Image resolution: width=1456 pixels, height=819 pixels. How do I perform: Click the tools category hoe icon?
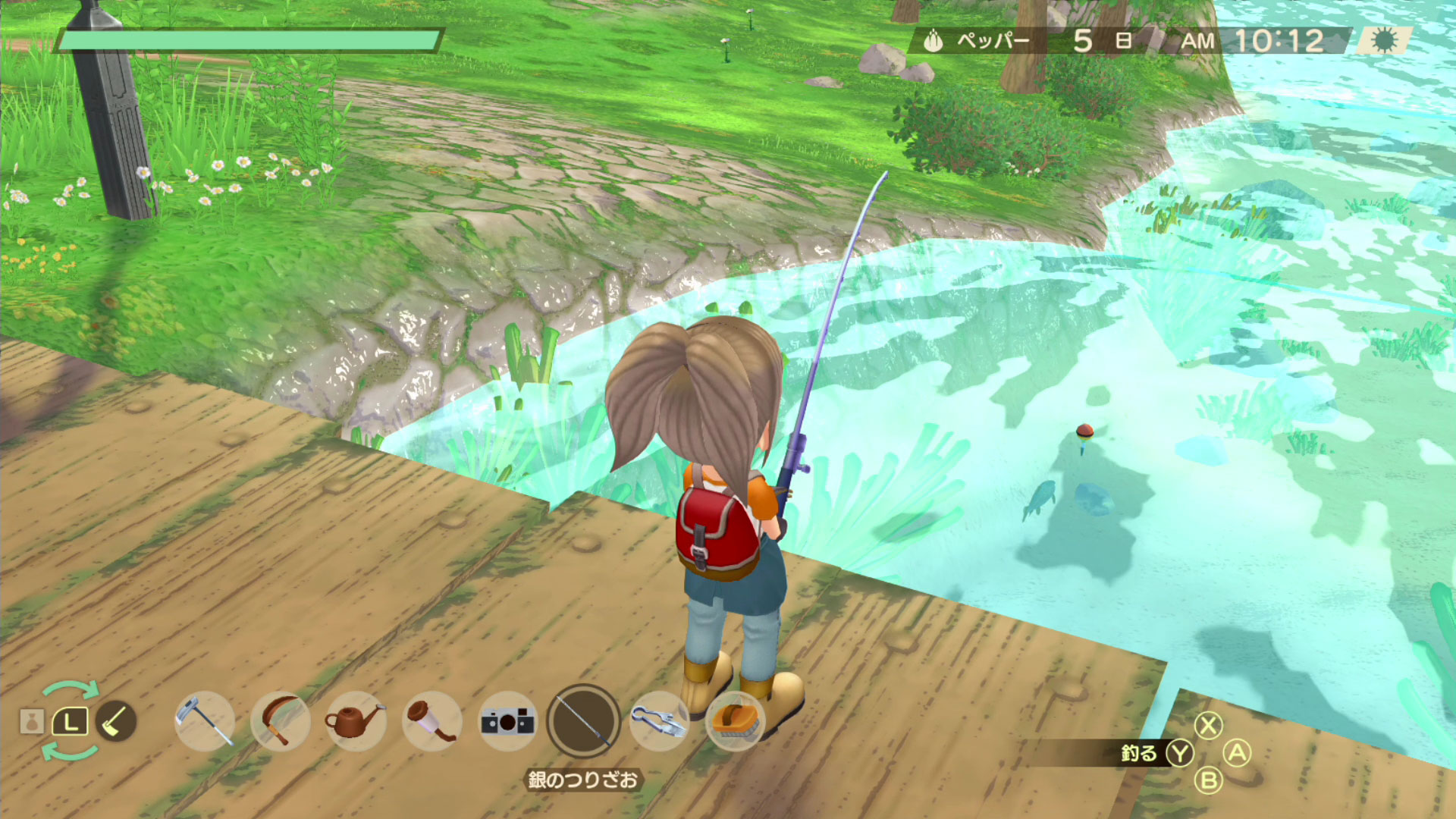point(116,720)
